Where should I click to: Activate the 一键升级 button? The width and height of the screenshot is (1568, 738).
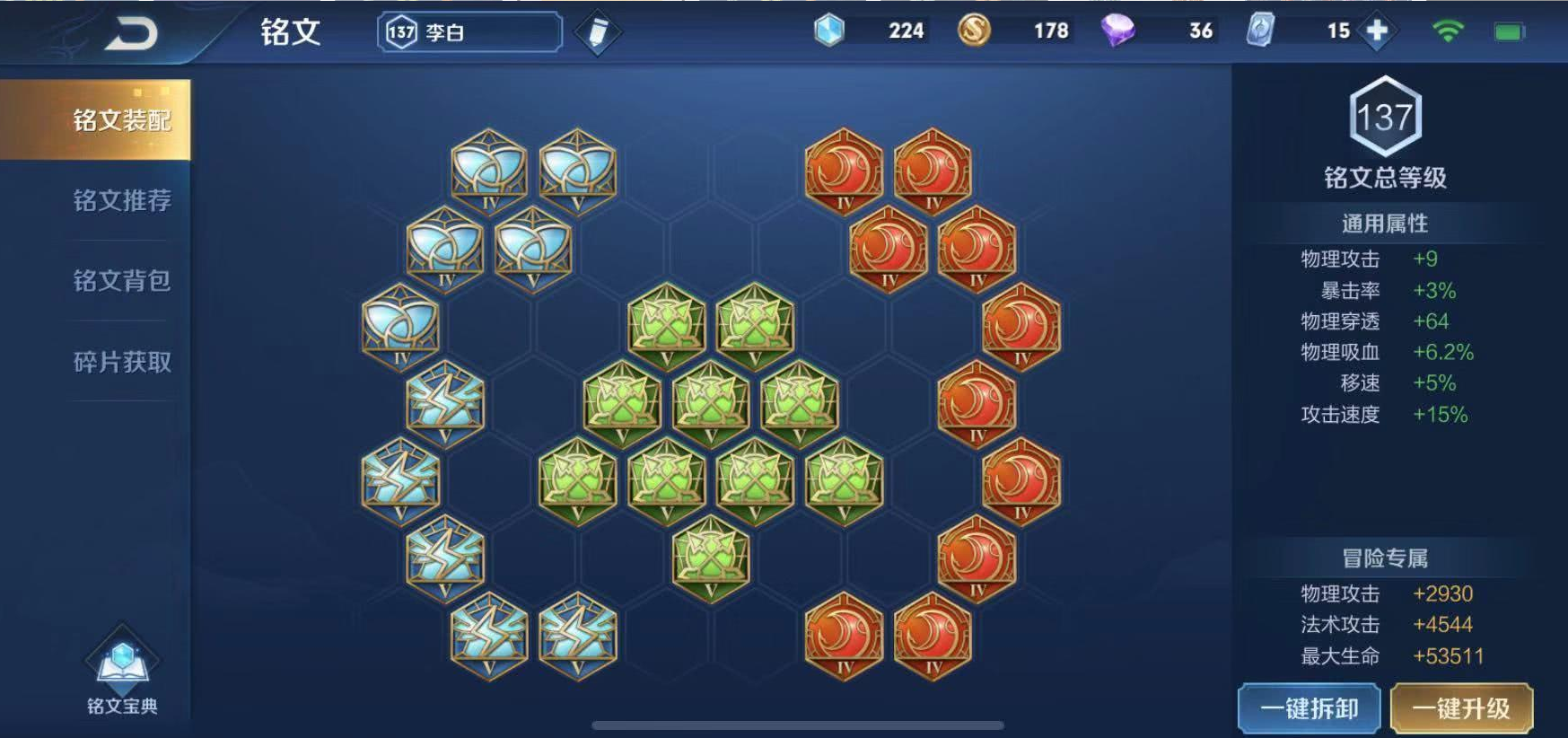click(1460, 708)
